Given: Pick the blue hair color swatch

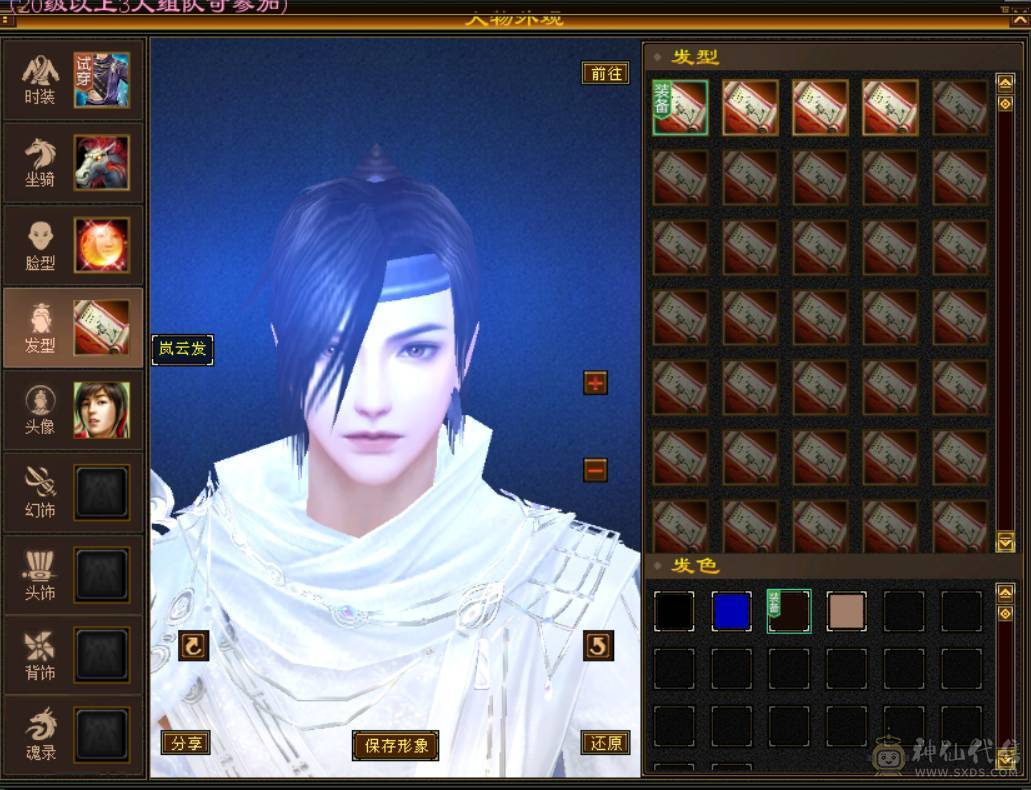Looking at the screenshot, I should coord(732,611).
